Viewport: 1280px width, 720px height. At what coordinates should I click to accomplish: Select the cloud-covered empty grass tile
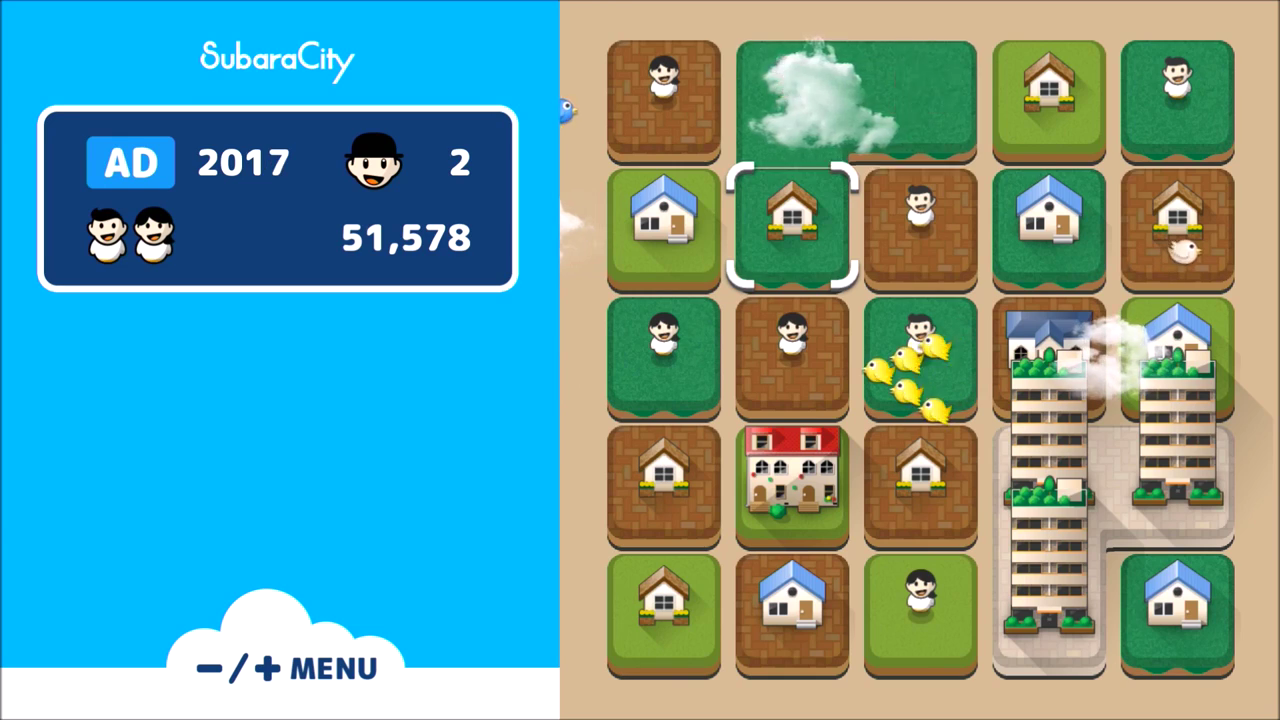coord(856,100)
